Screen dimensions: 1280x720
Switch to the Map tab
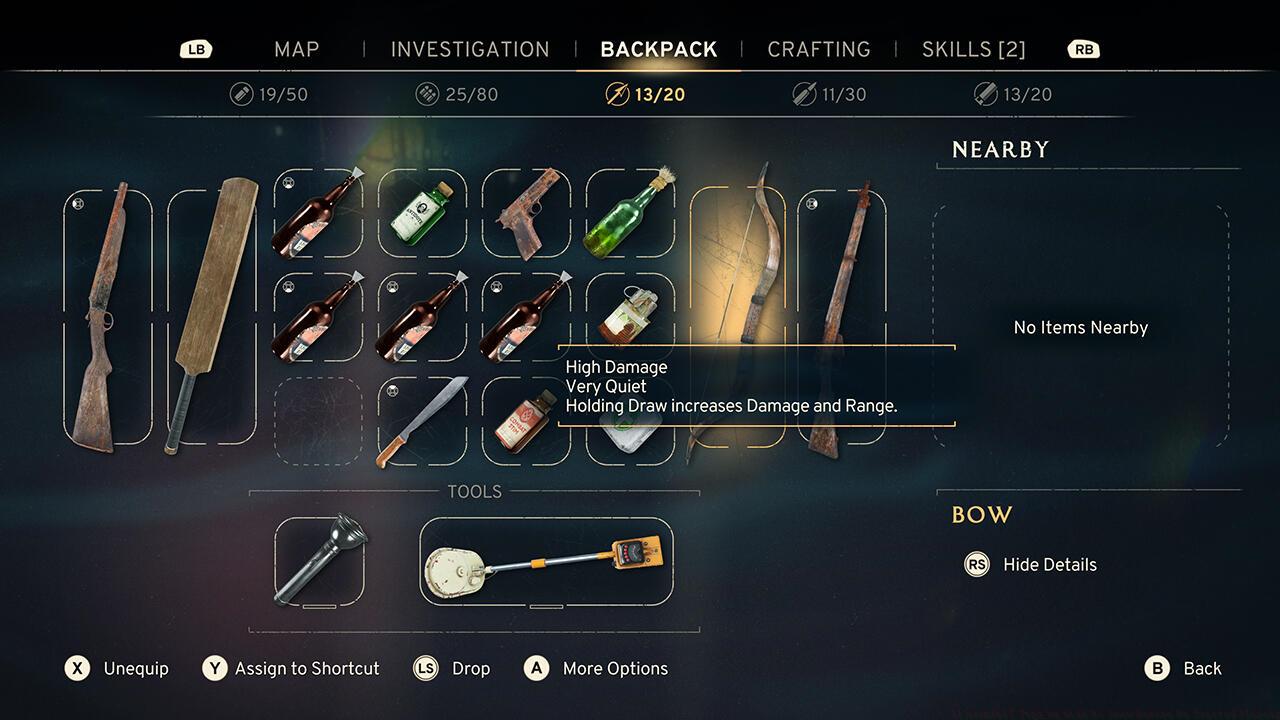(x=296, y=49)
